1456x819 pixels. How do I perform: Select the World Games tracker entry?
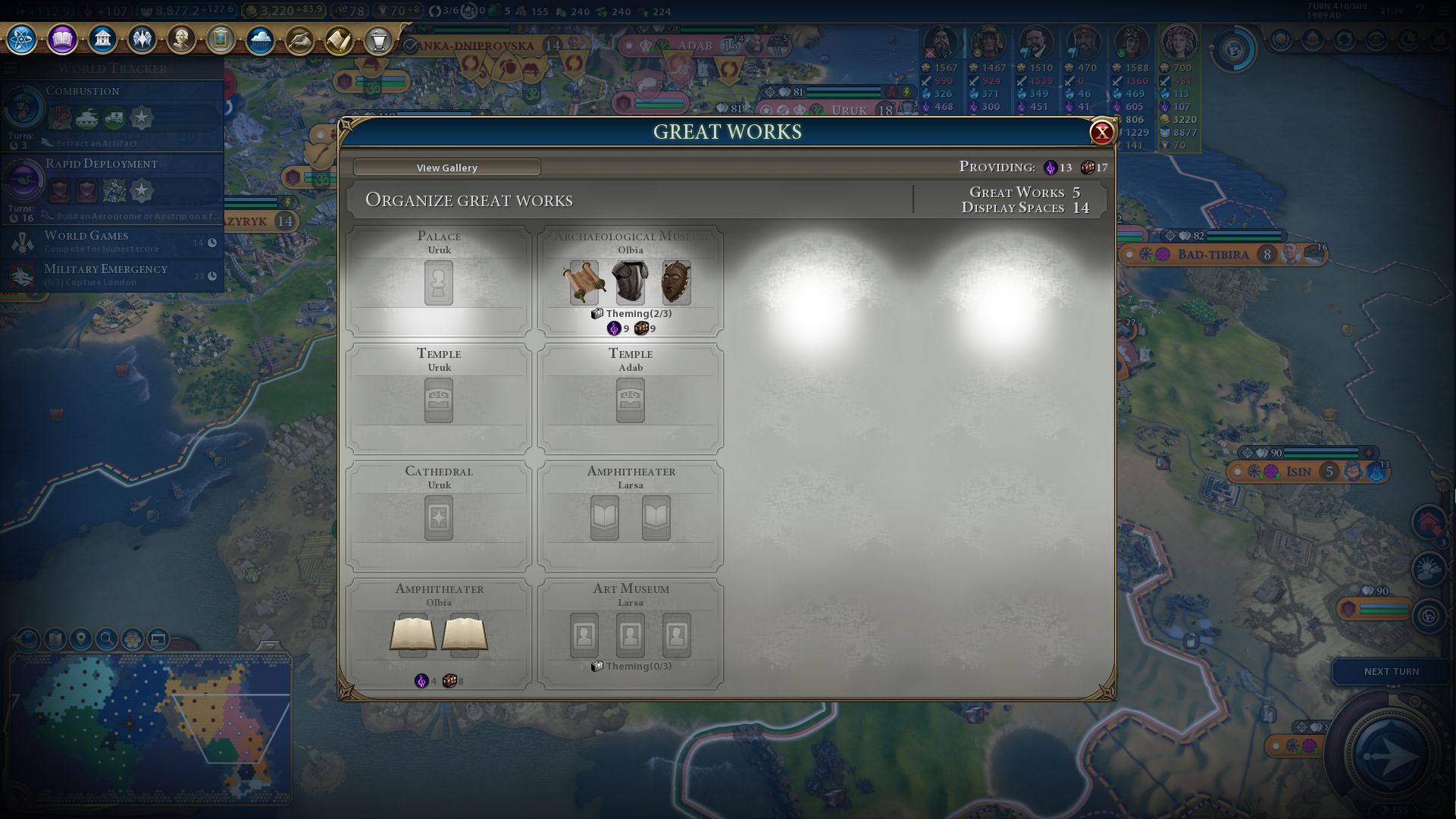(114, 242)
